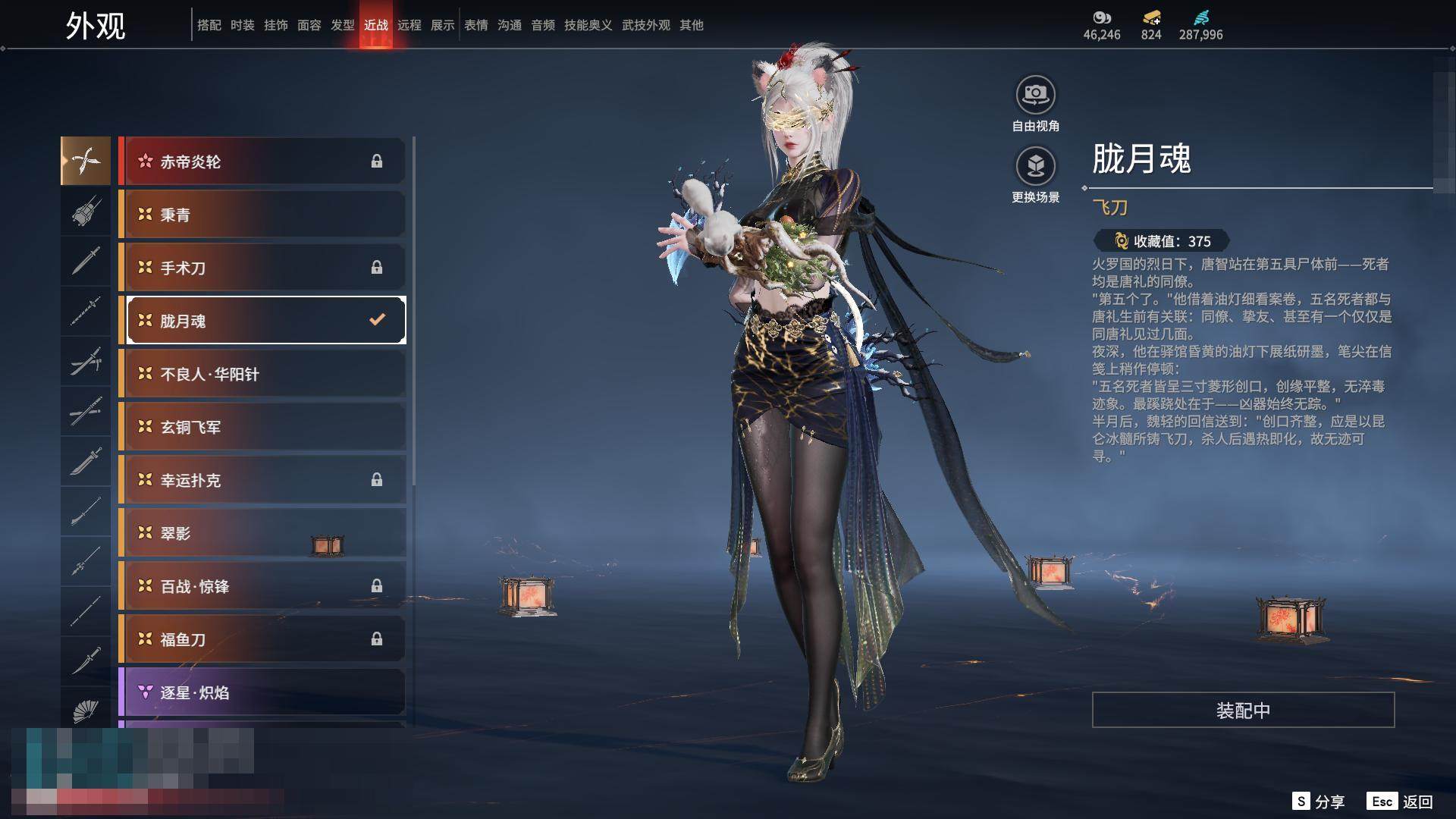Click the 分享 share button
Viewport: 1456px width, 819px height.
coord(1319,802)
